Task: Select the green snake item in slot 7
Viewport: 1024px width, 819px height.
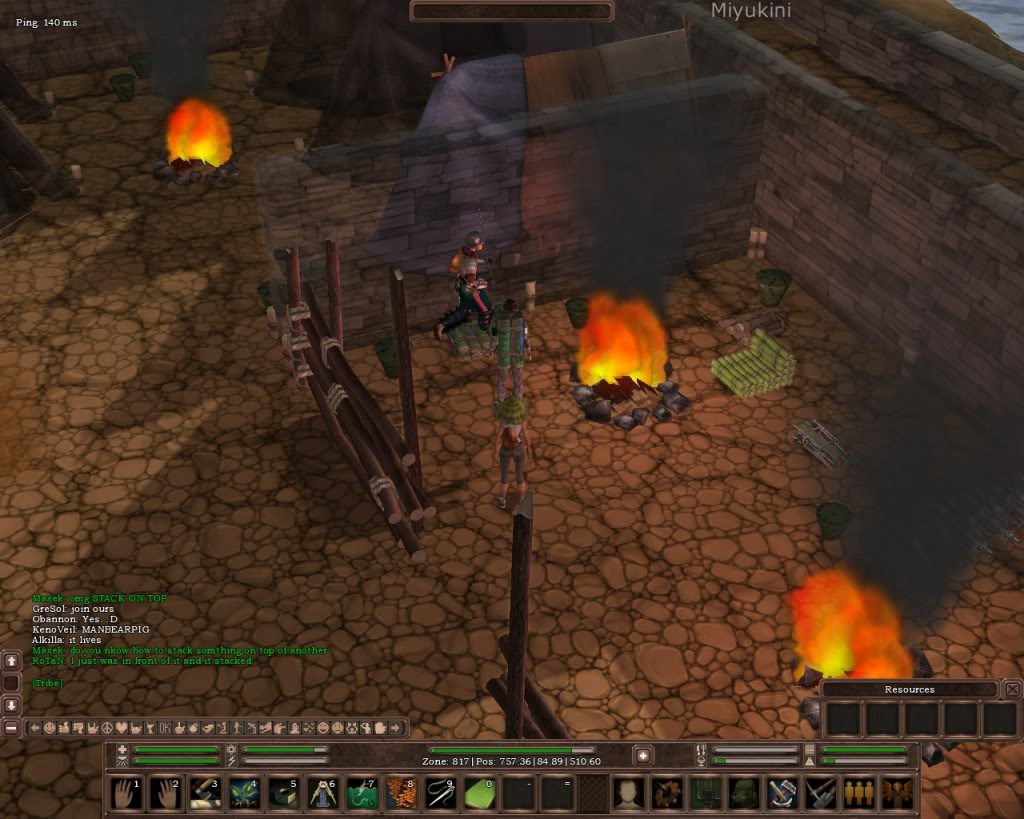Action: pyautogui.click(x=362, y=793)
